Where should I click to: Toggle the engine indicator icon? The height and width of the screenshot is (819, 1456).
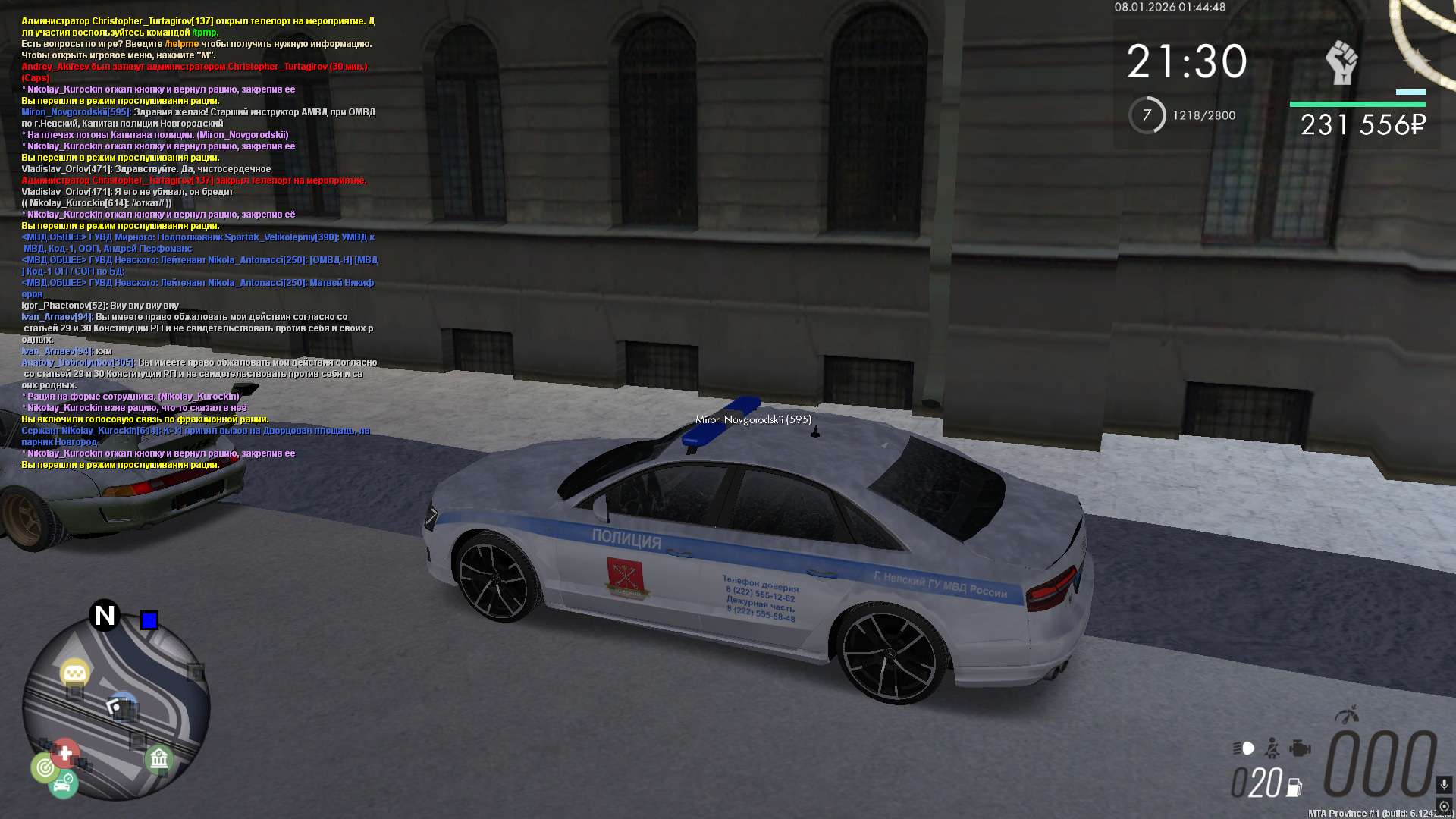[1300, 748]
